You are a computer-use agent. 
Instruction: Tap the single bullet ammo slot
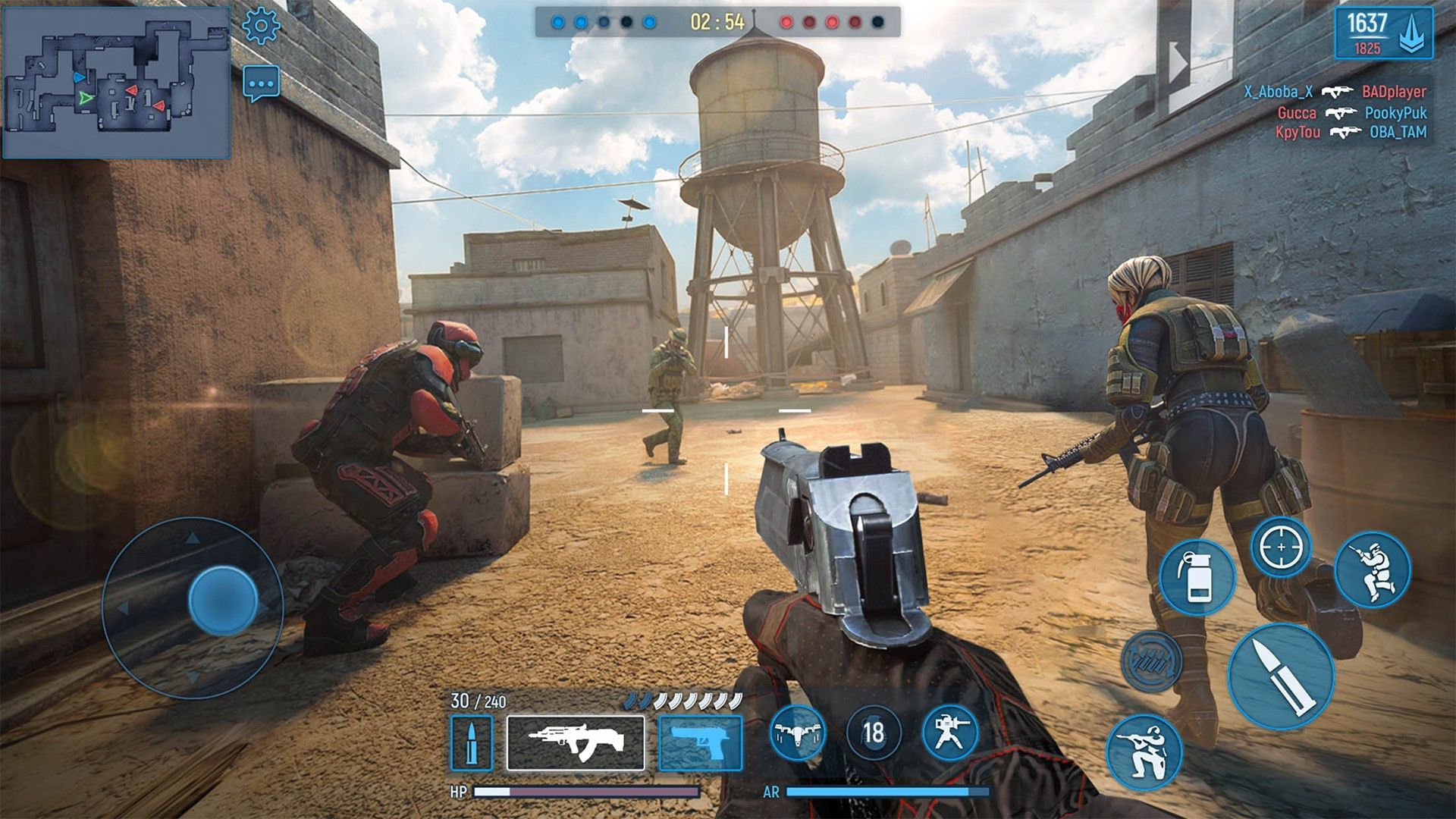point(471,743)
